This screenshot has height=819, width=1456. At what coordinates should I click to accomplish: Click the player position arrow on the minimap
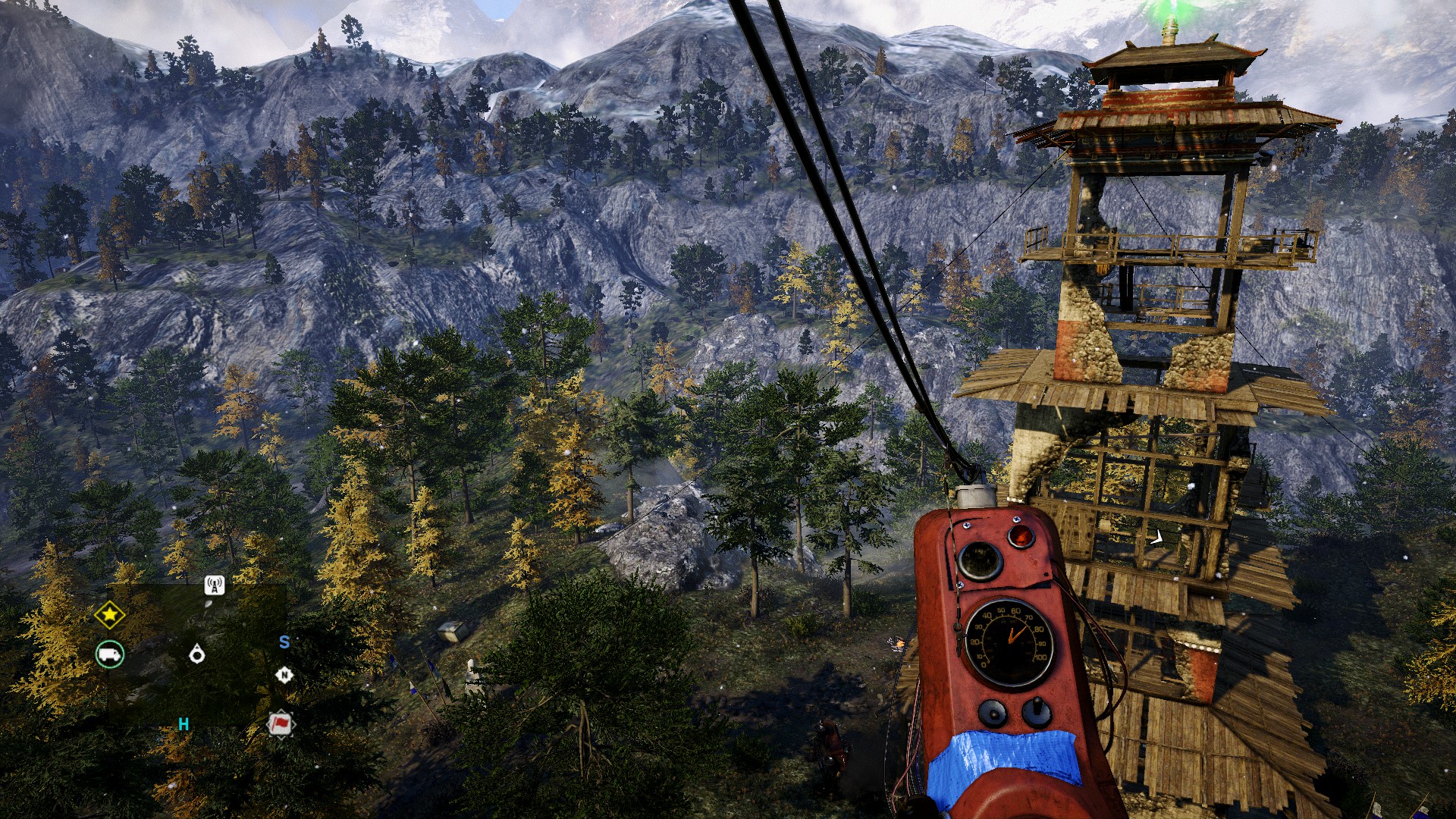197,653
